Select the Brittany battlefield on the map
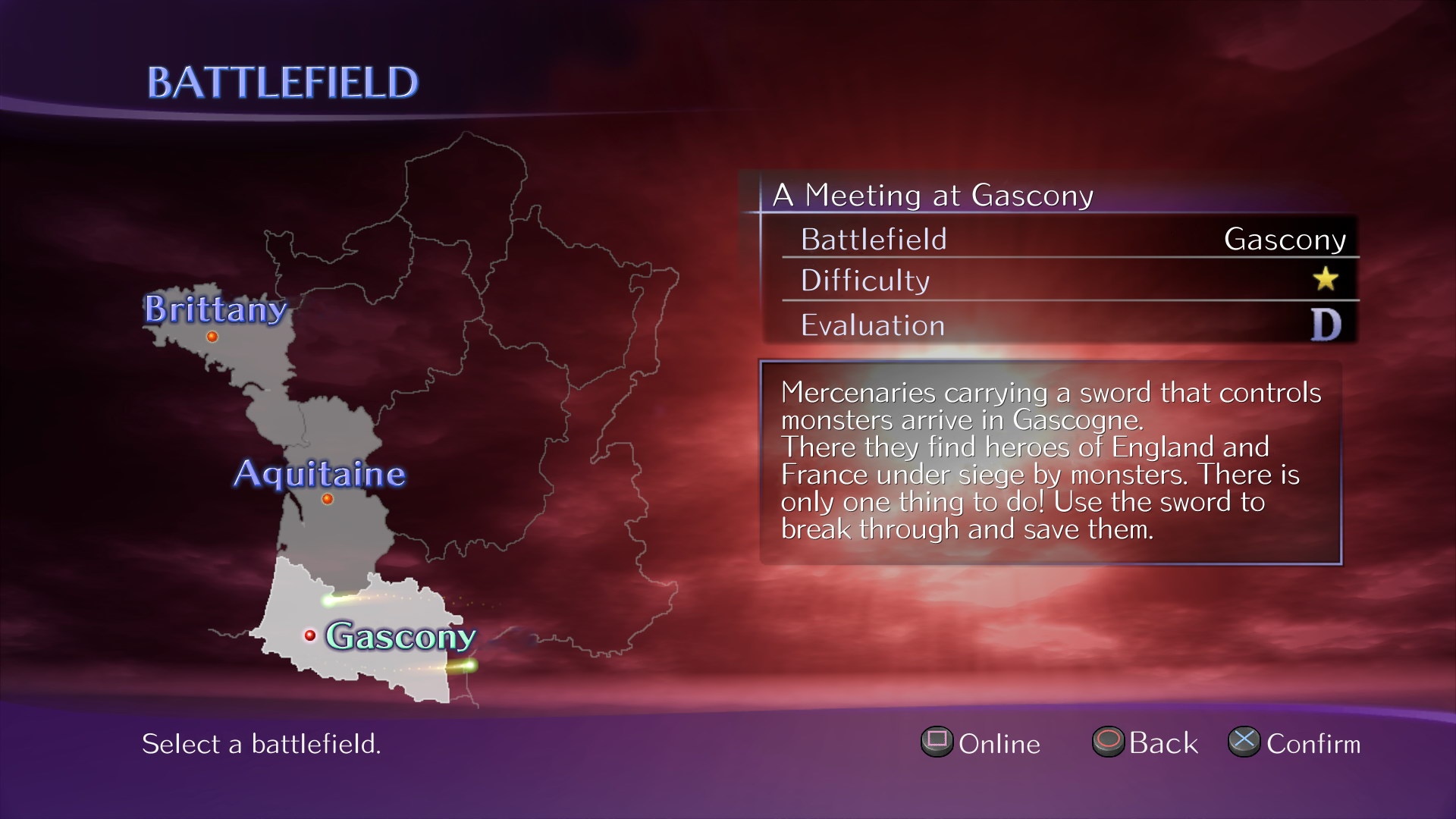 [216, 309]
